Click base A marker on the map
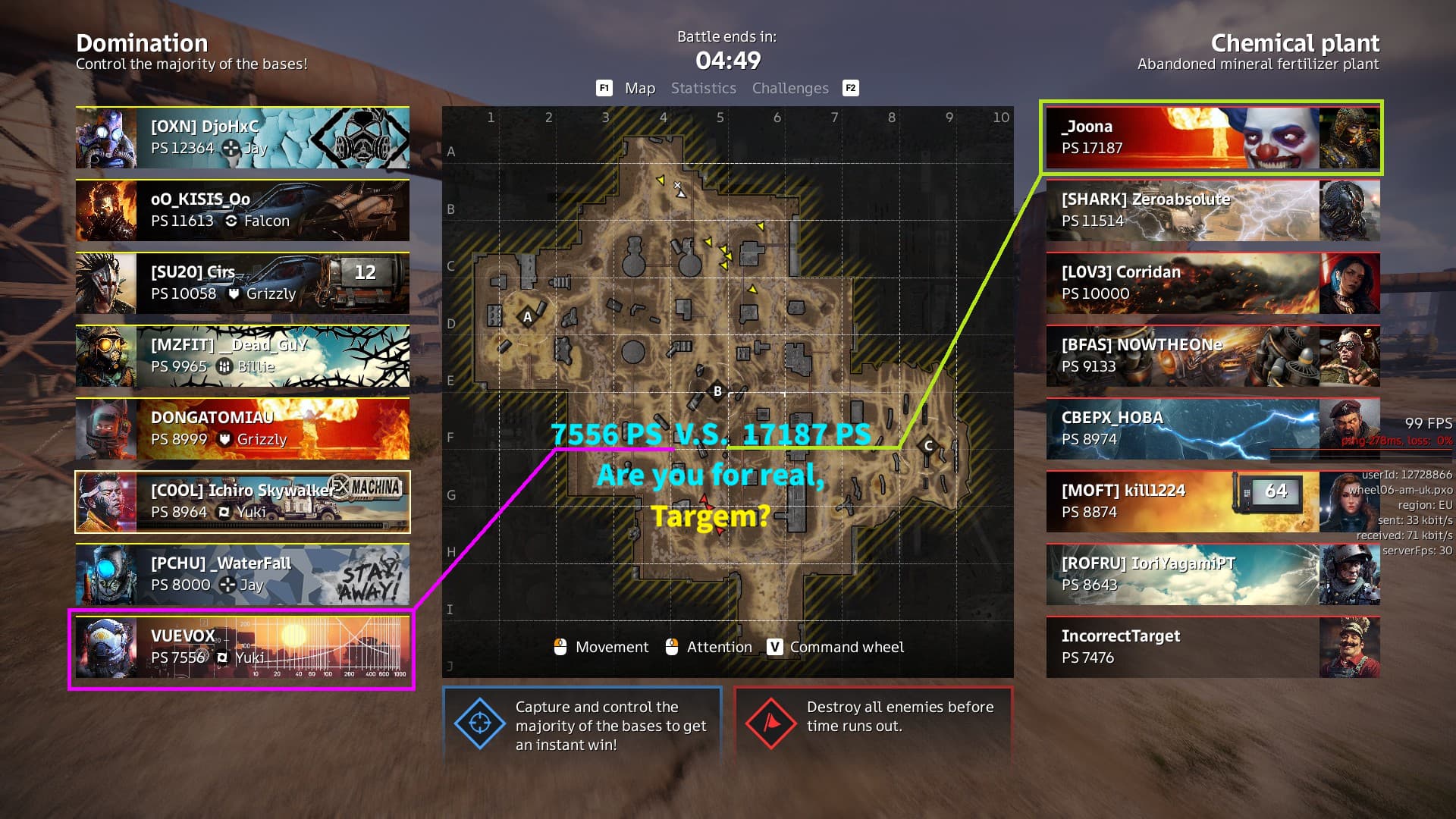Screen dimensions: 1456x819 [528, 317]
